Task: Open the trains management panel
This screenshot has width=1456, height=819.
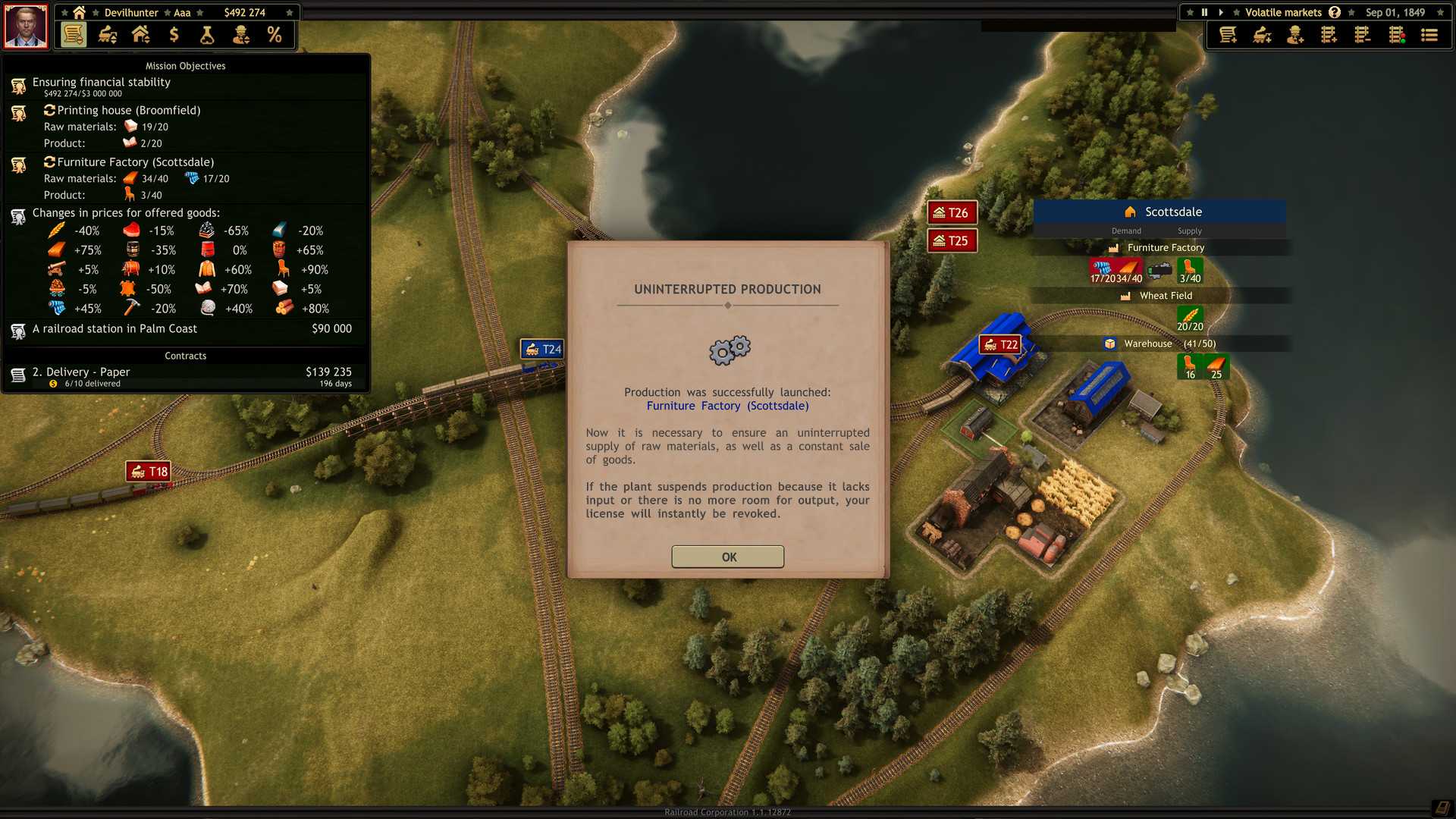Action: pos(105,35)
